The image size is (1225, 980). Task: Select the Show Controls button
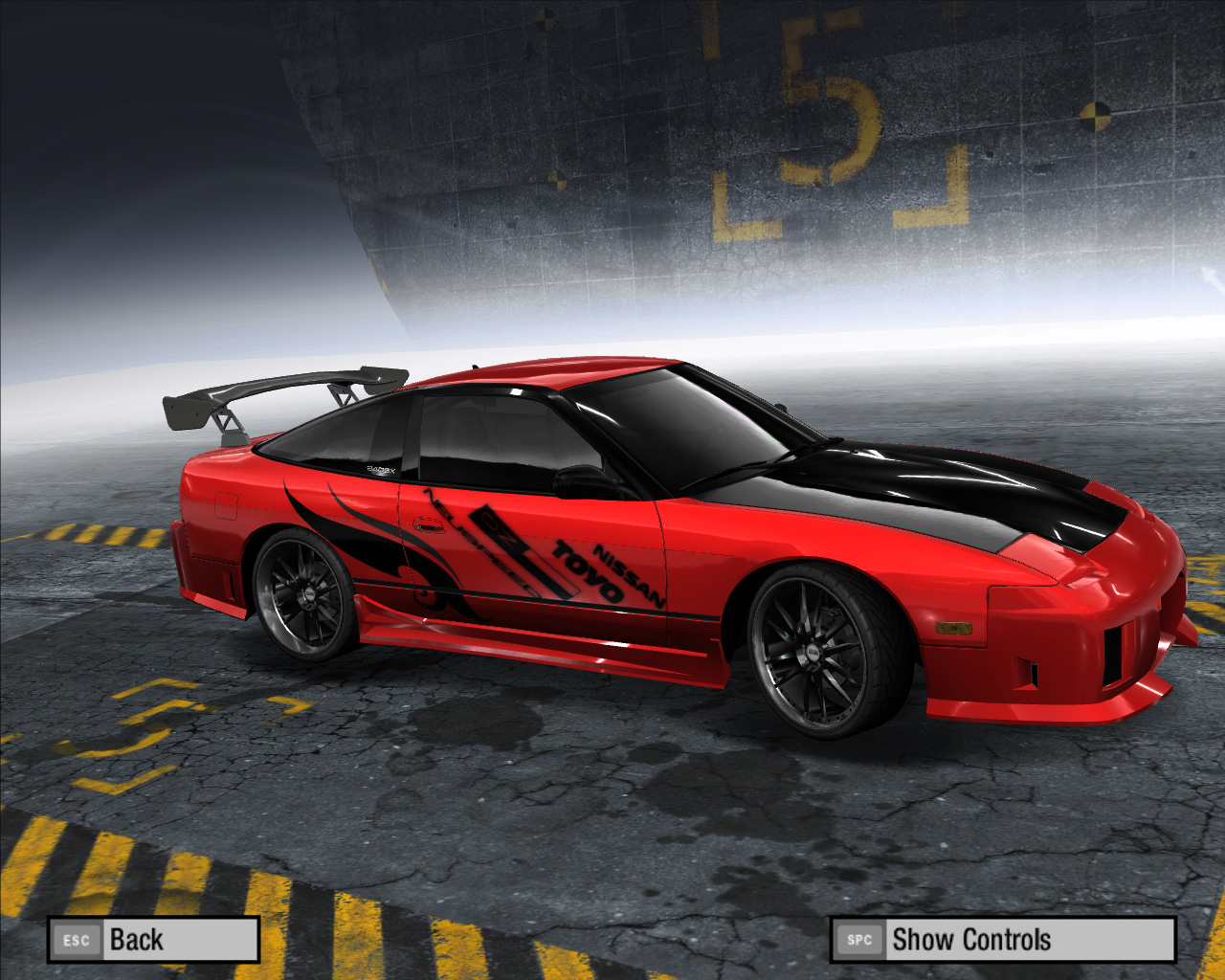point(1002,940)
